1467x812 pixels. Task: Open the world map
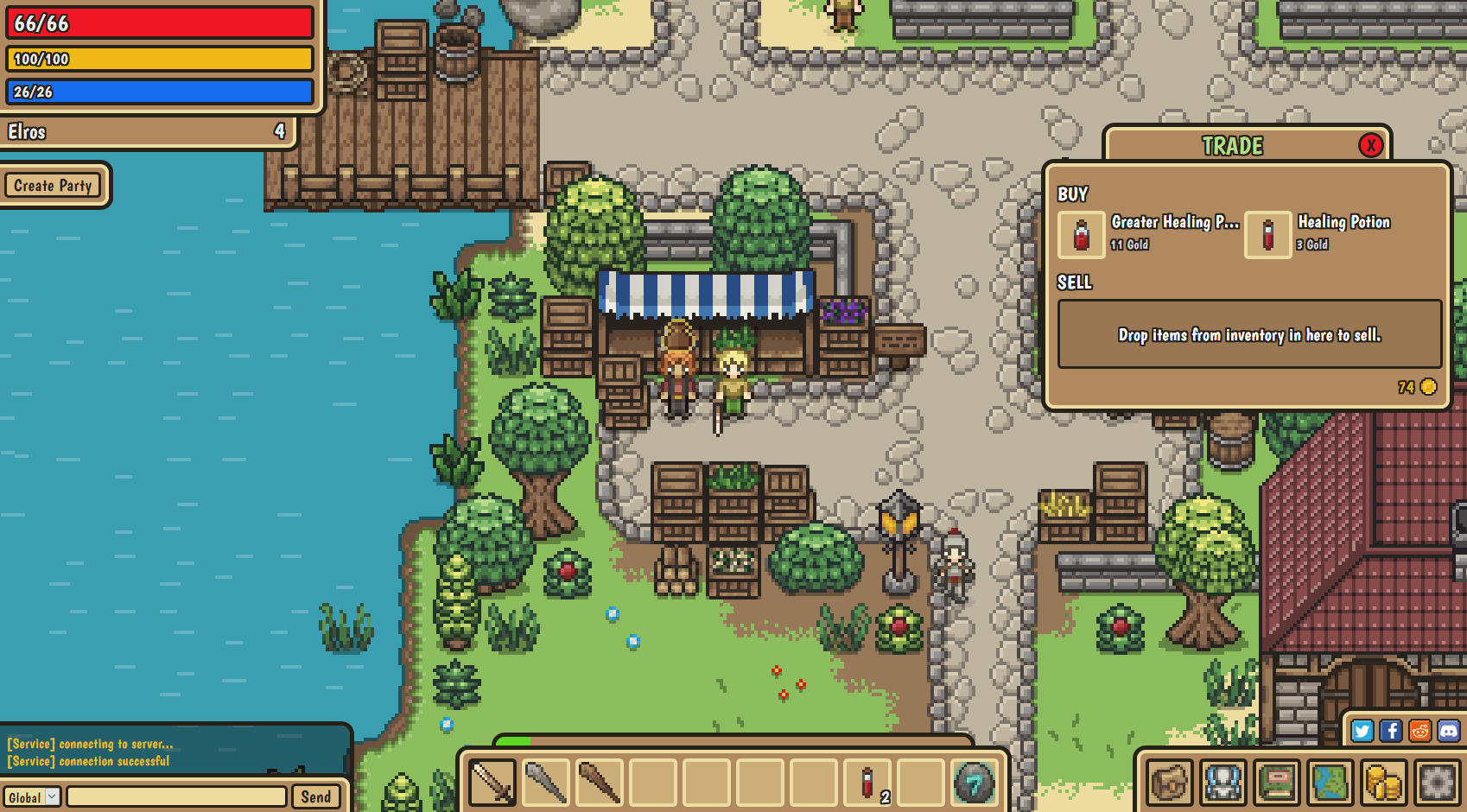pyautogui.click(x=1330, y=783)
